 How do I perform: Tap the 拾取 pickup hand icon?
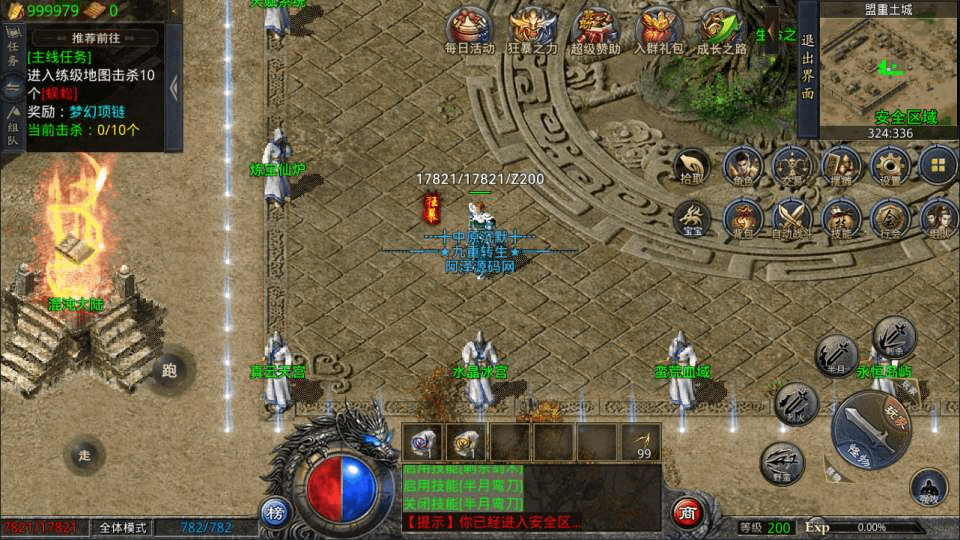tap(692, 166)
